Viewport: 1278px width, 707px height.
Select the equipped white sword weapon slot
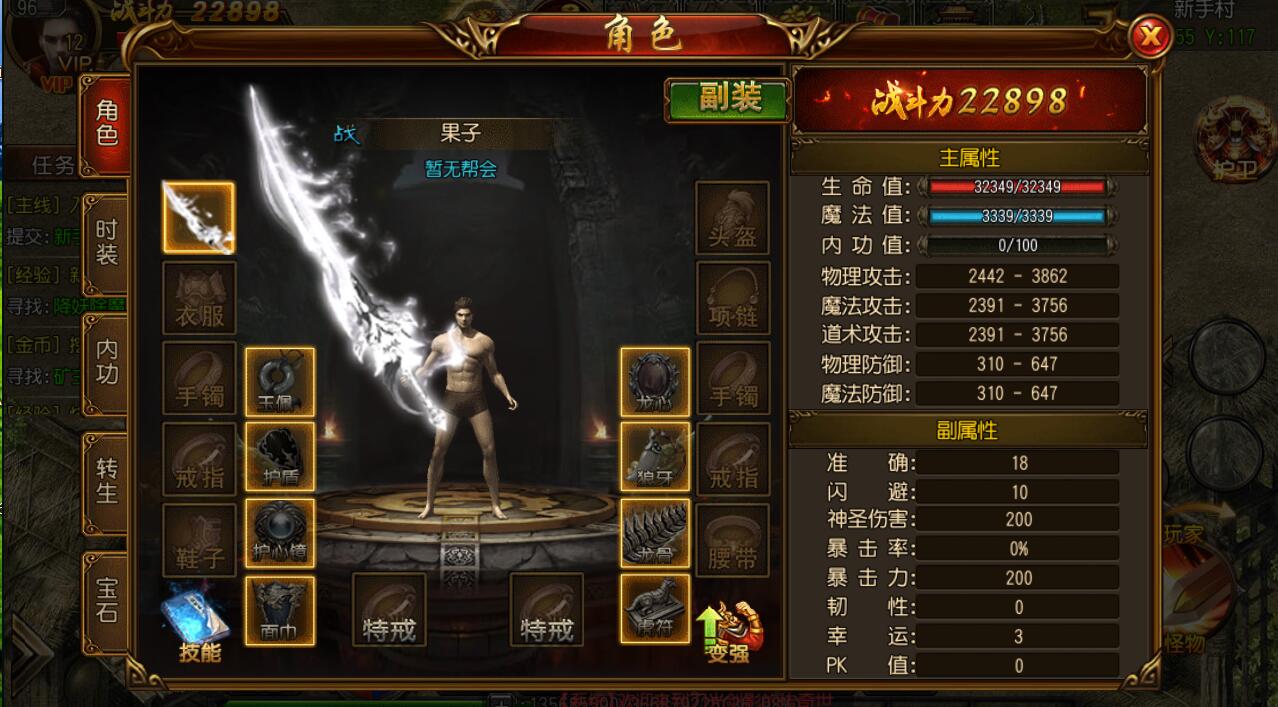[x=199, y=217]
